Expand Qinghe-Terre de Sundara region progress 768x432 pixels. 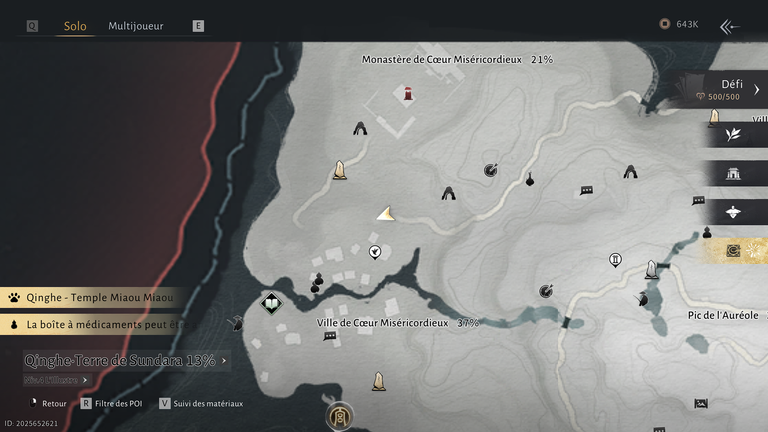click(123, 360)
